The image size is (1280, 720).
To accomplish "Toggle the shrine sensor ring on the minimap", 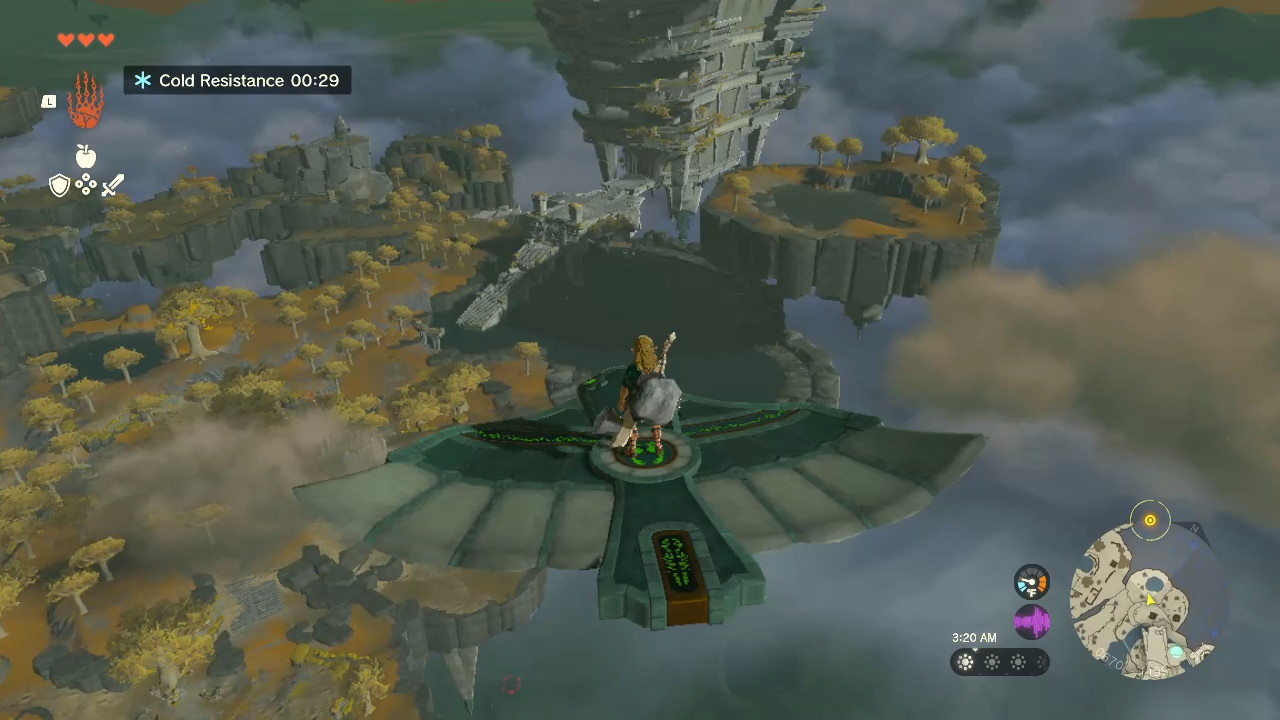I will [1150, 519].
